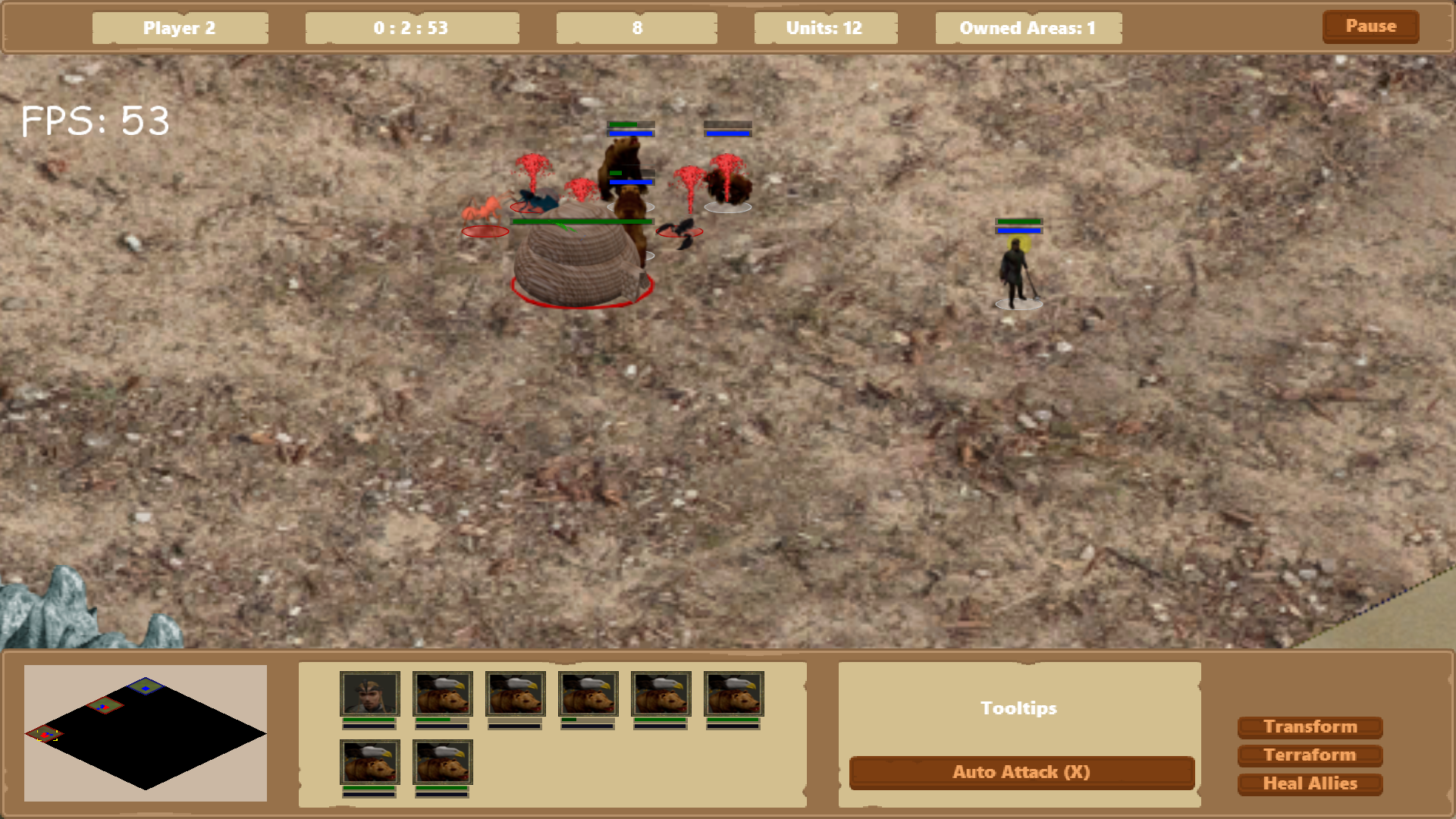Use Heal Allies

tap(1310, 784)
